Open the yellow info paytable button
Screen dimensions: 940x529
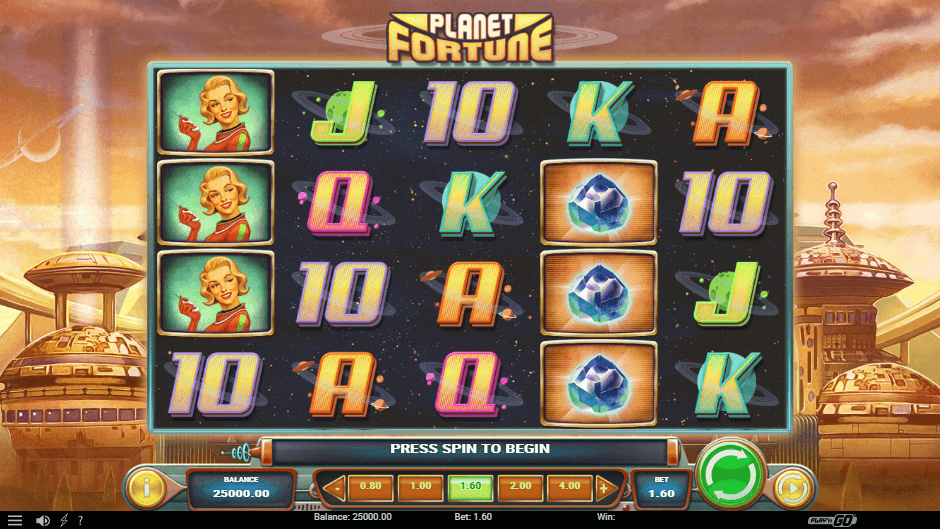pos(147,489)
